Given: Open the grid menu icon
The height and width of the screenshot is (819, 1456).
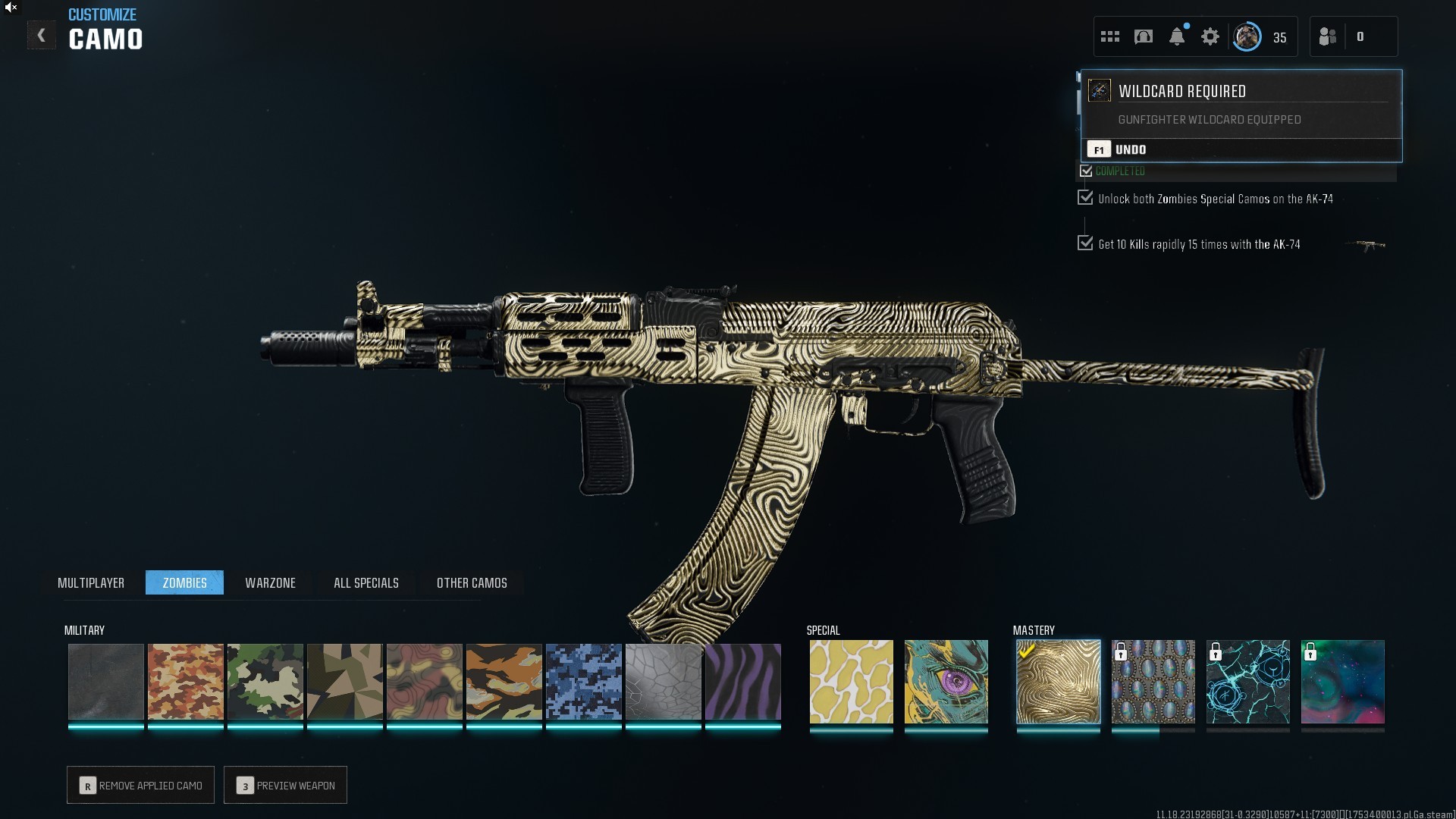Looking at the screenshot, I should [x=1110, y=36].
